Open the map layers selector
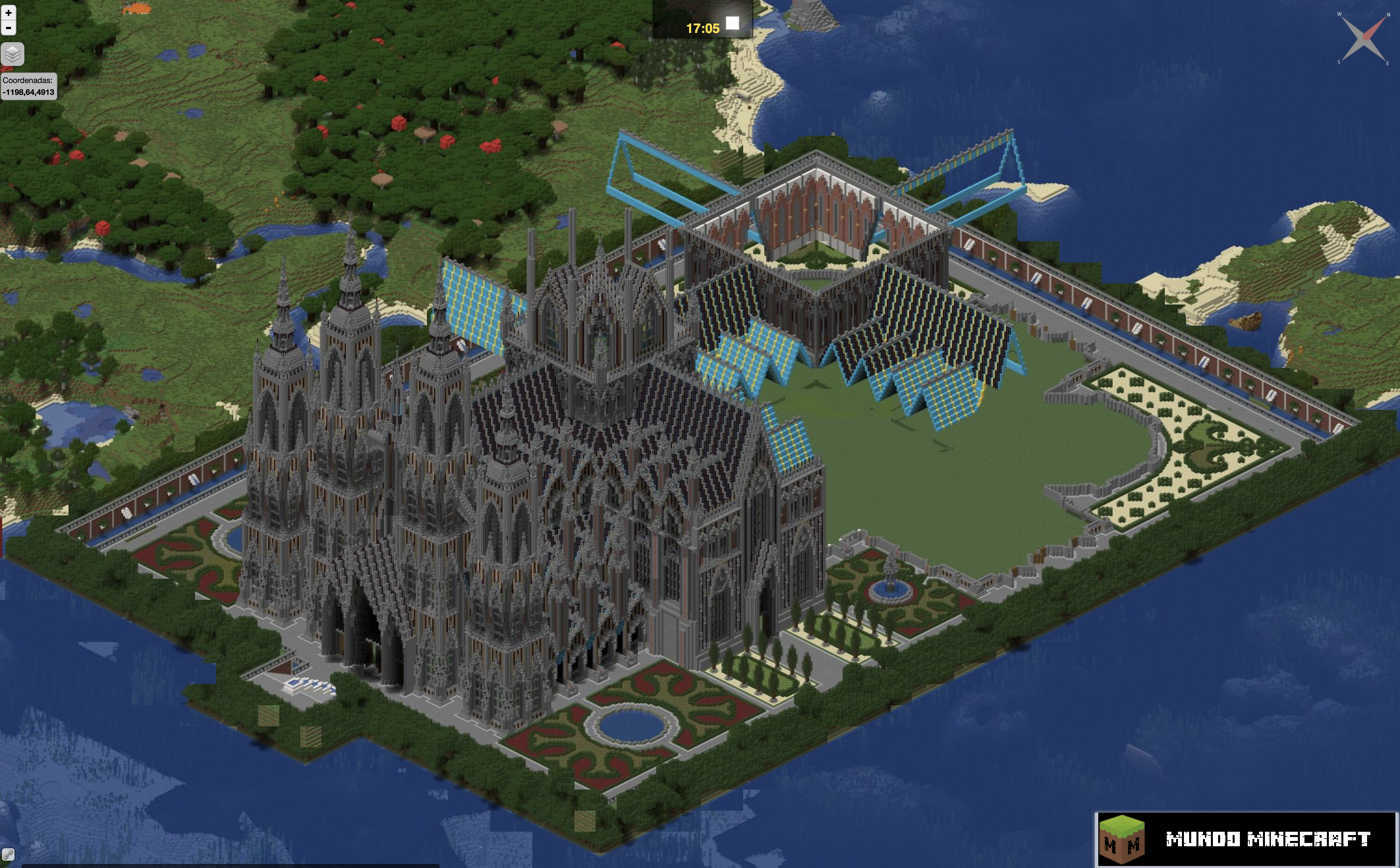1400x868 pixels. (x=13, y=54)
